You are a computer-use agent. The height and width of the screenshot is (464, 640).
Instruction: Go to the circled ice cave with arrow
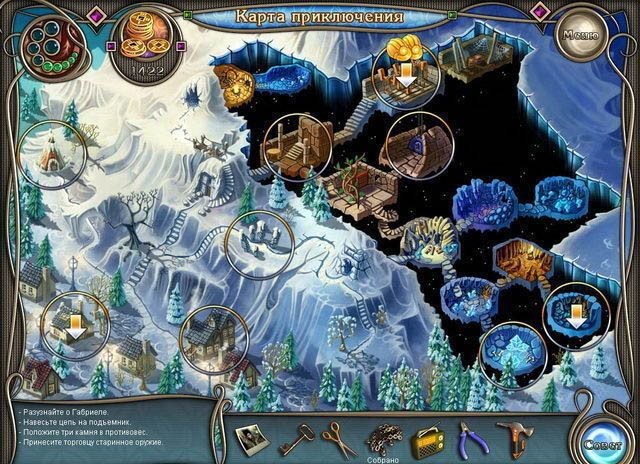[x=576, y=314]
